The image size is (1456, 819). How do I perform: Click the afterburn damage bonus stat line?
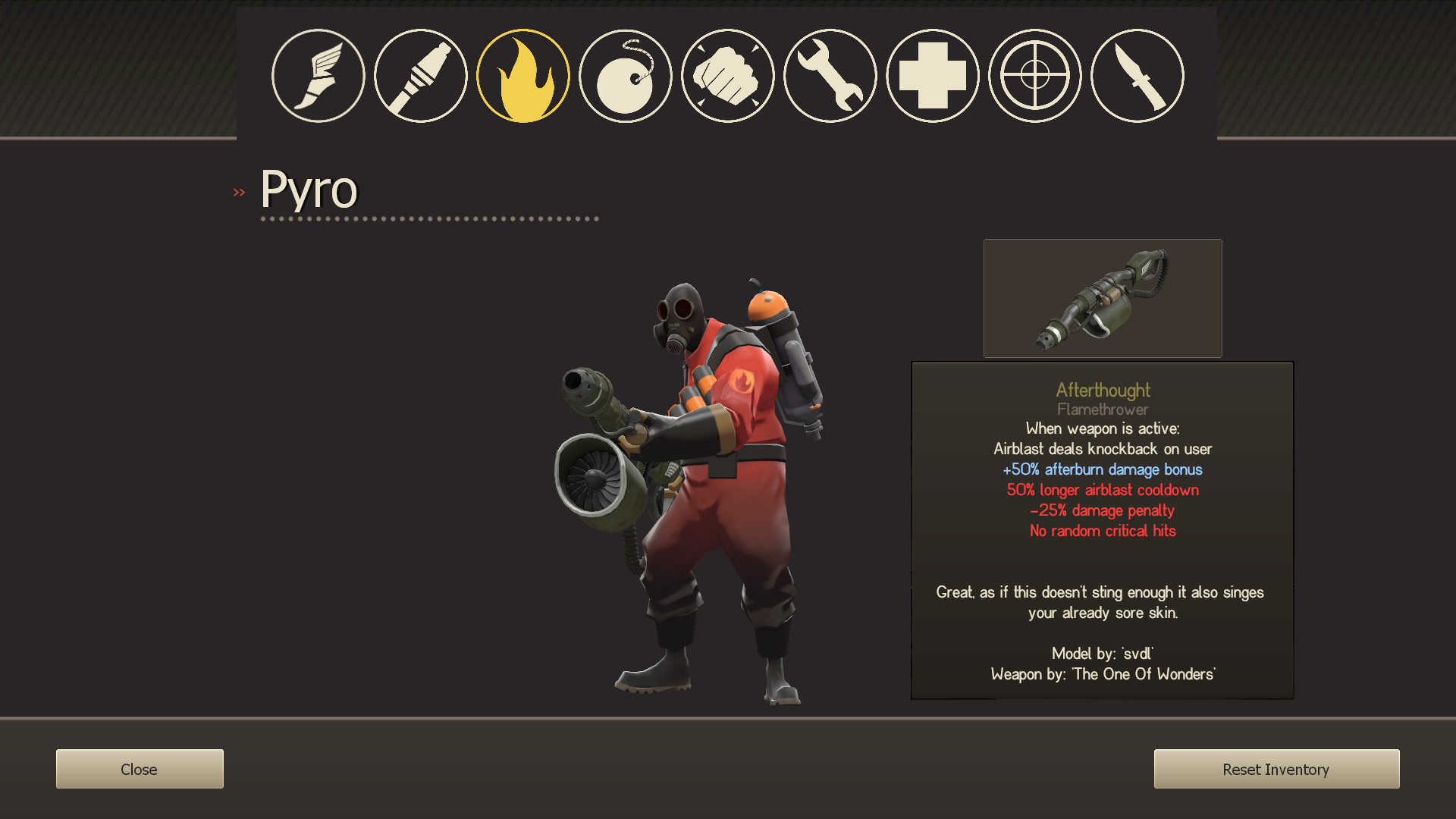(1102, 469)
